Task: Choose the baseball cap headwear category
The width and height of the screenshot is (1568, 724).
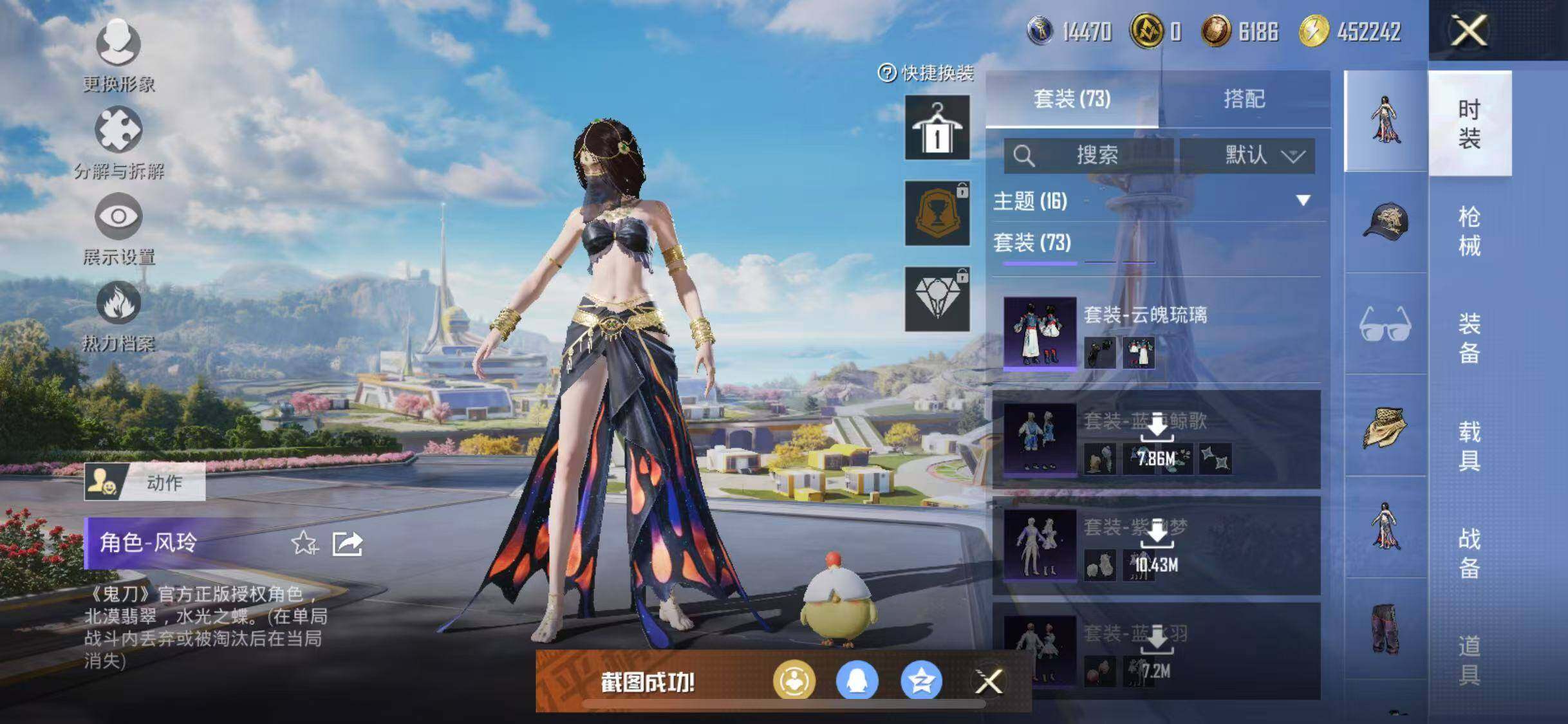Action: coord(1385,222)
